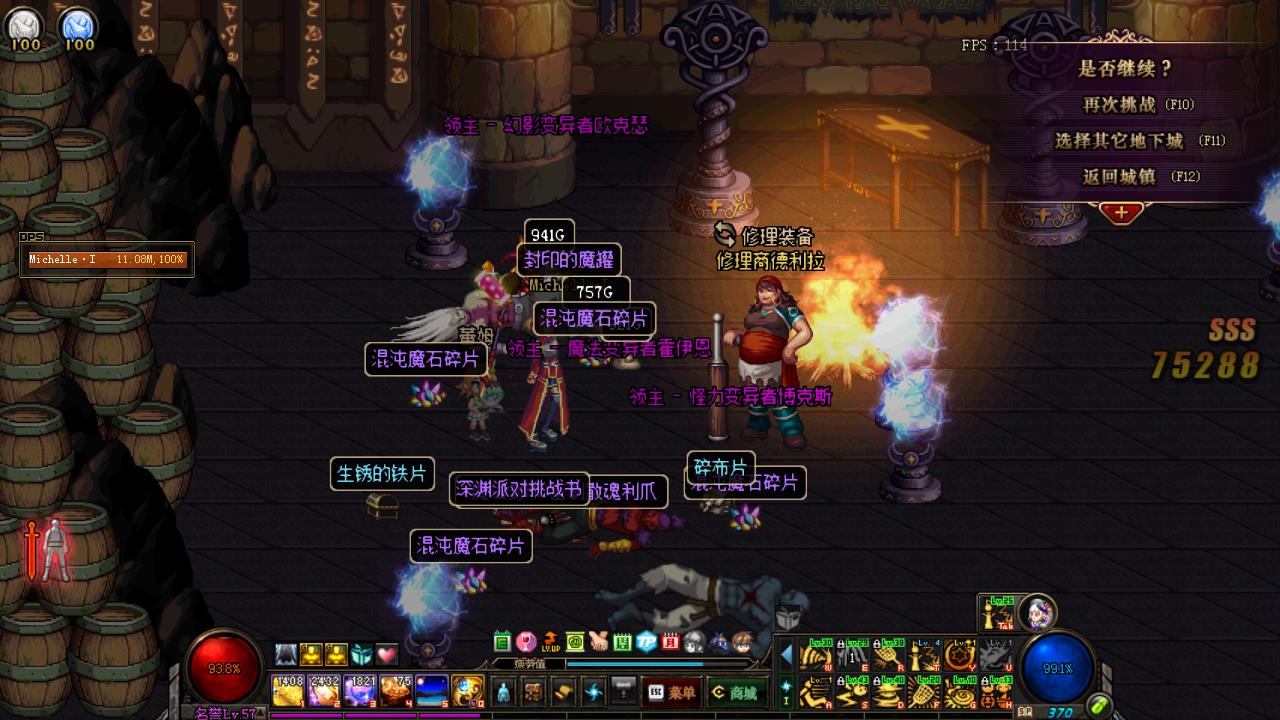Click the handshake icon

tap(598, 642)
